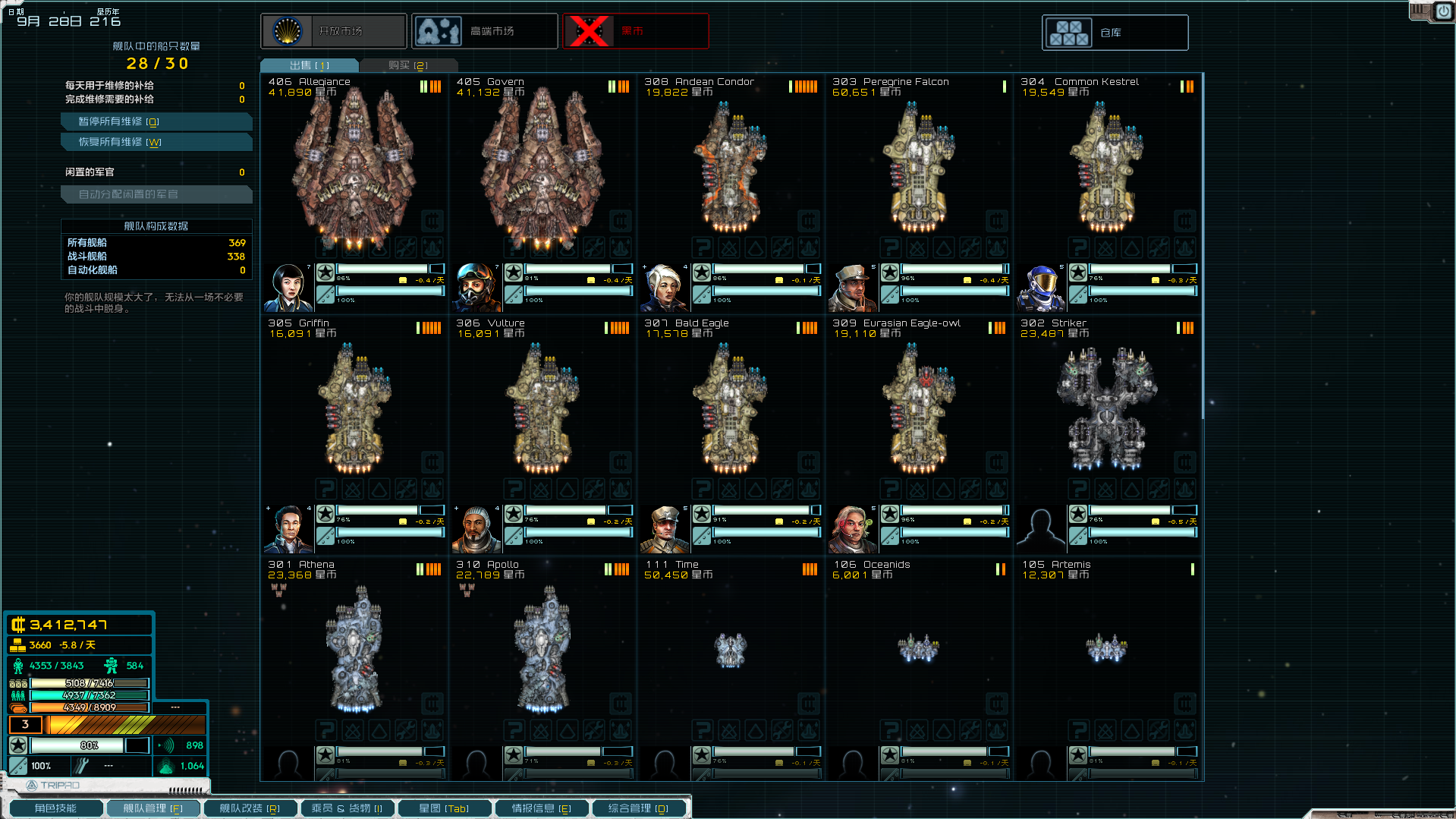Screen dimensions: 1456x819
Task: Select the 301 Athena ship card
Action: click(x=354, y=649)
